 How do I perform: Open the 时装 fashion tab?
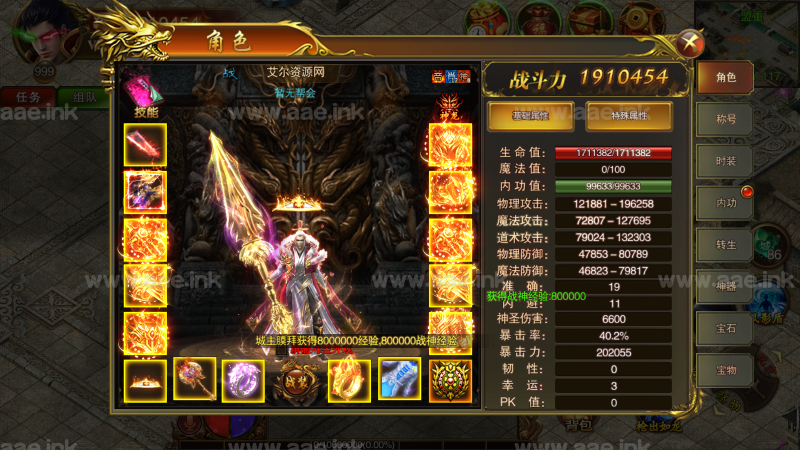click(725, 161)
